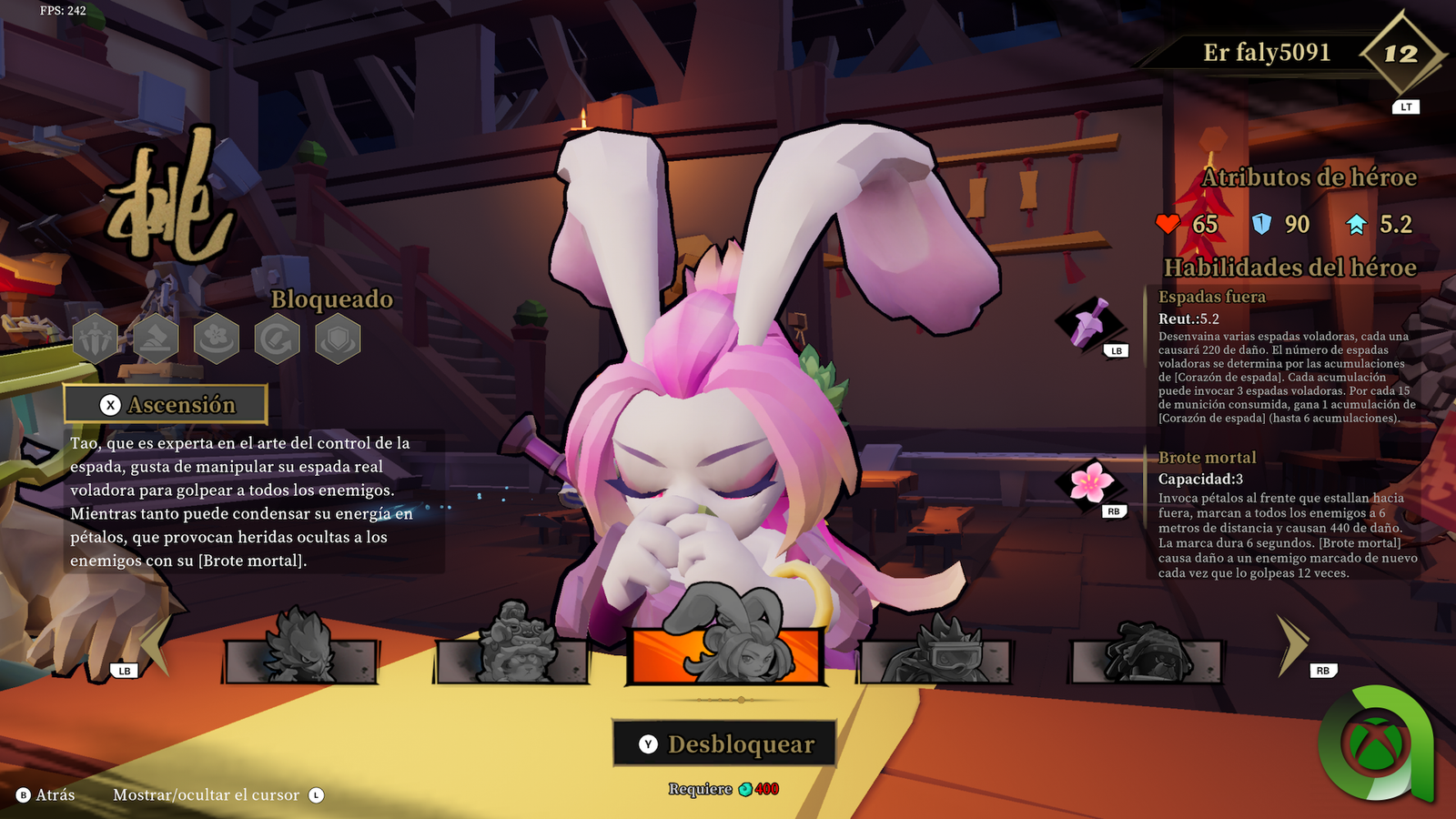Screen dimensions: 1456x819
Task: Open the Ascensión panel
Action: [166, 405]
